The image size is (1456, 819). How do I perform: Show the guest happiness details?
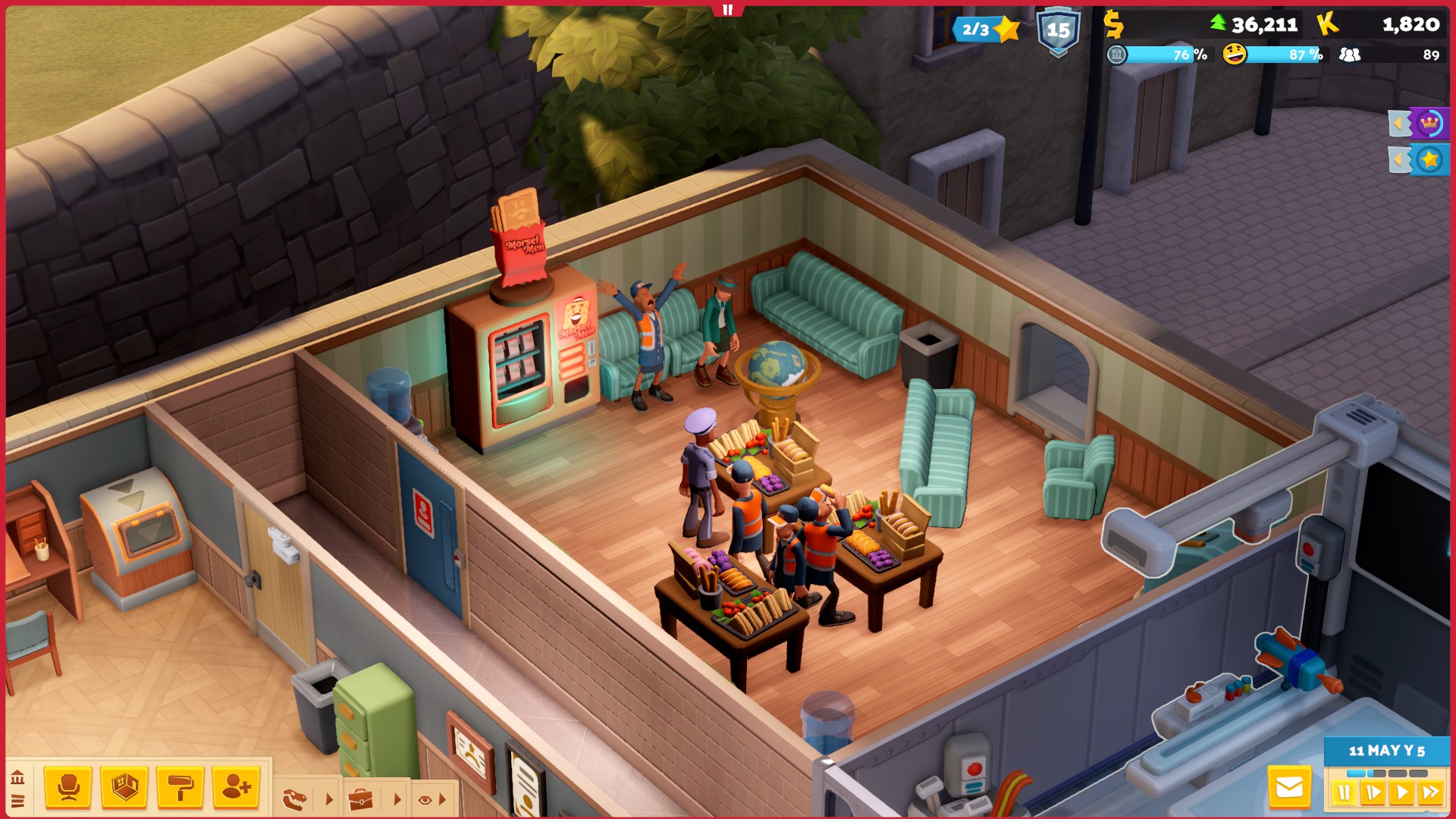click(x=1235, y=55)
